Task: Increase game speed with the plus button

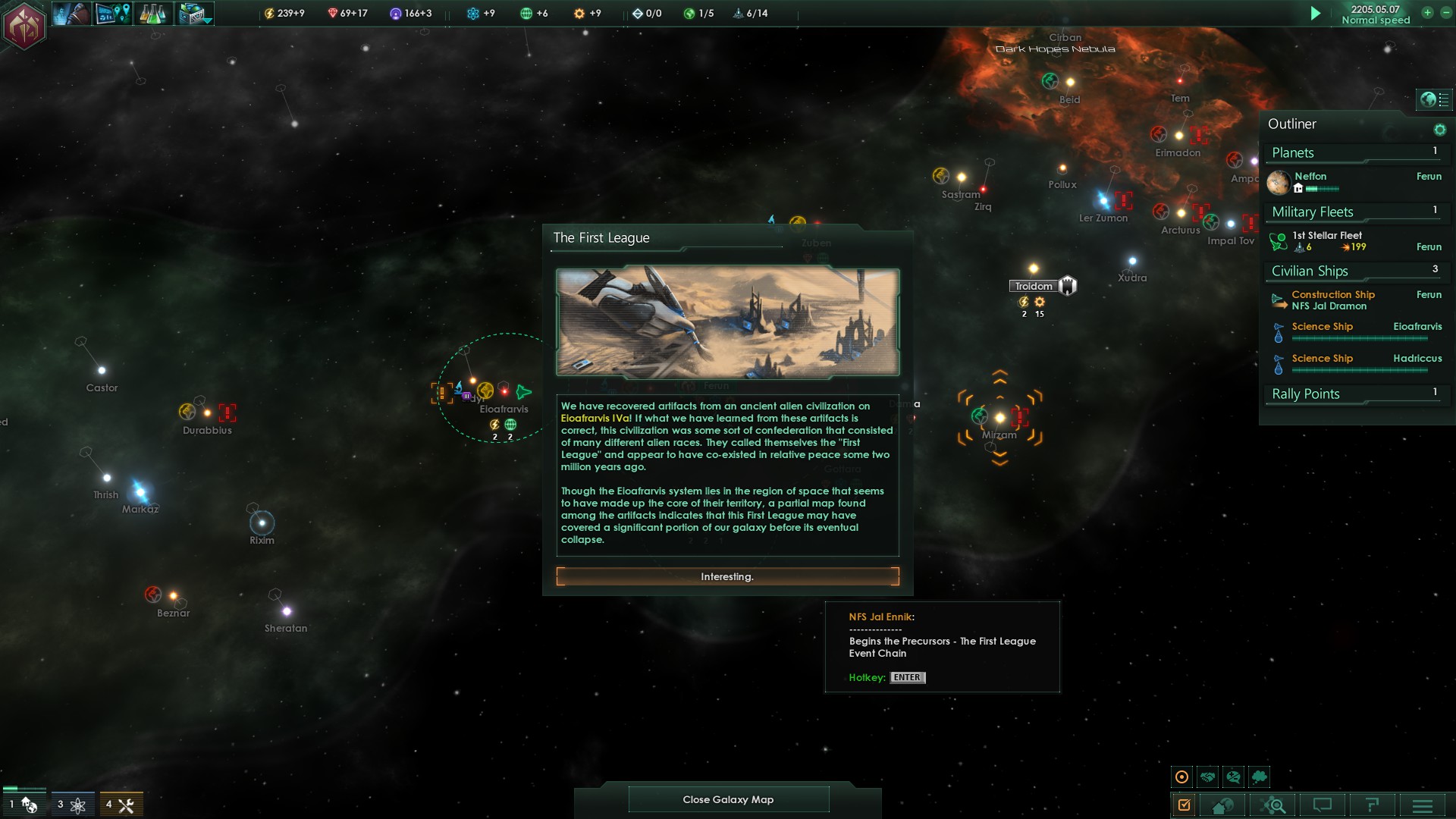Action: [1427, 13]
